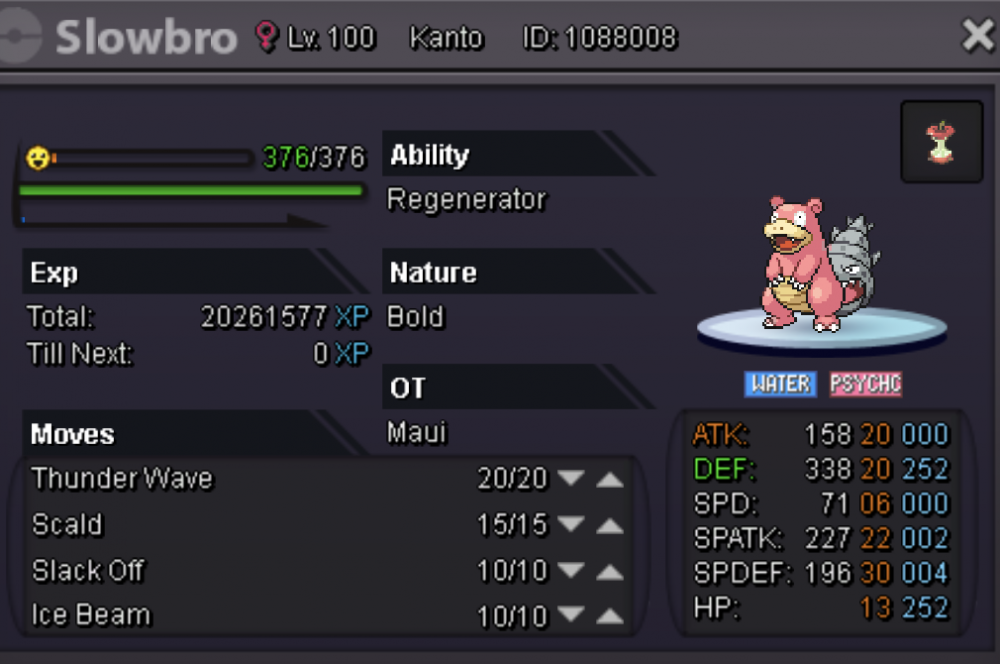The image size is (1000, 664).
Task: Close the Slowbro summary window
Action: tap(976, 37)
